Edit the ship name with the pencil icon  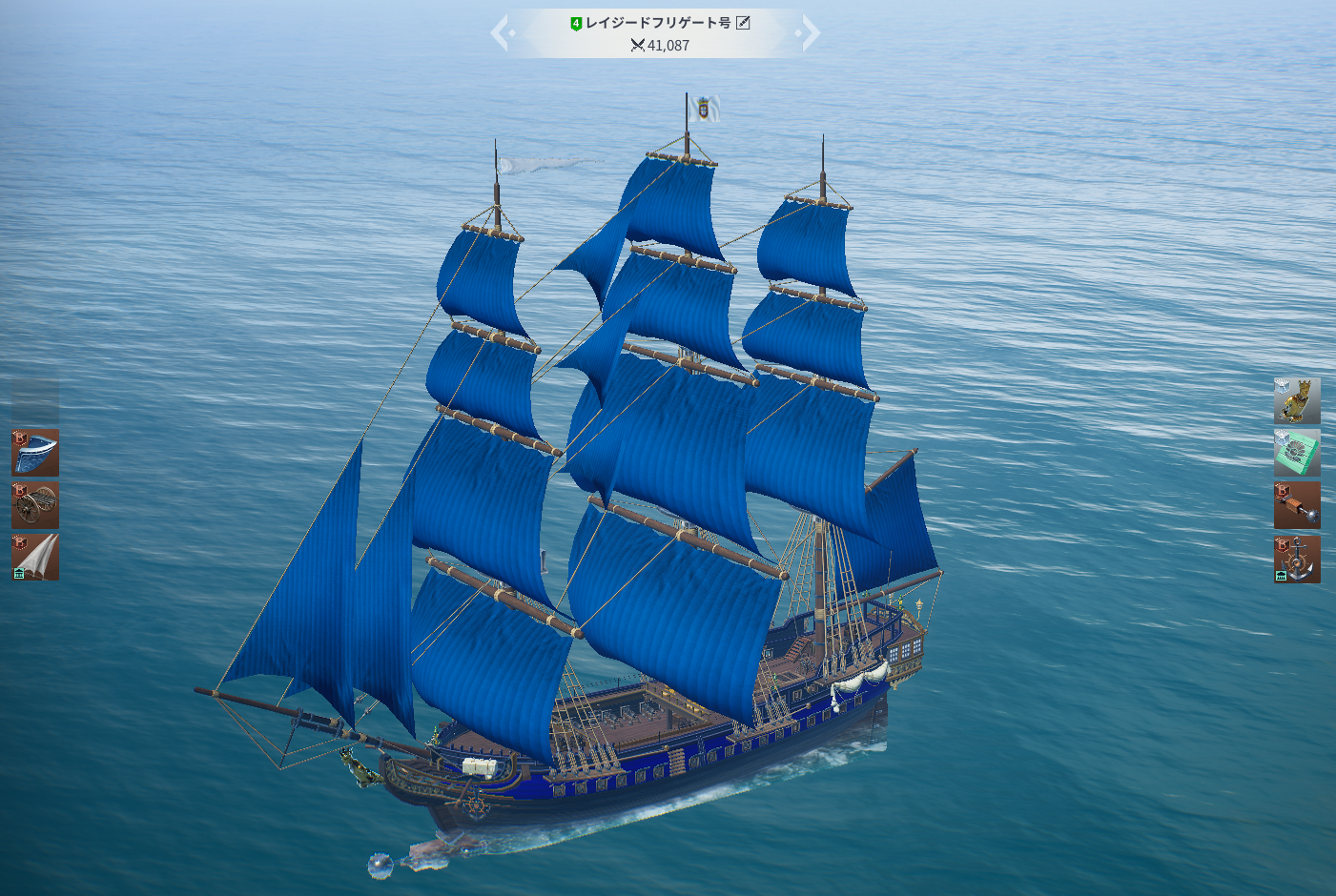pyautogui.click(x=743, y=23)
